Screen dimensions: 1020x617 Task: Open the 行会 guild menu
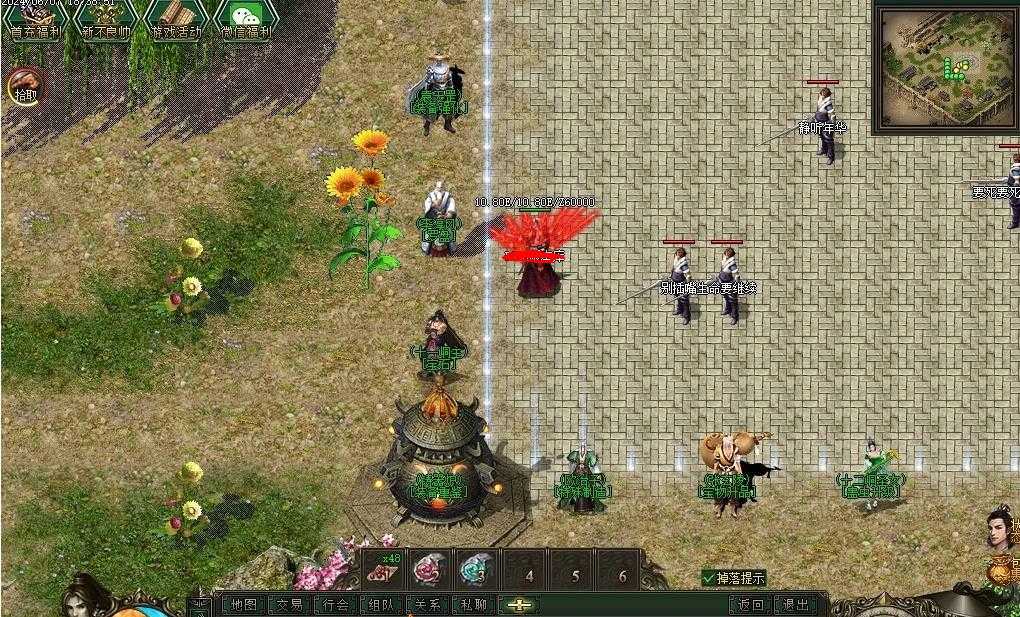point(336,605)
